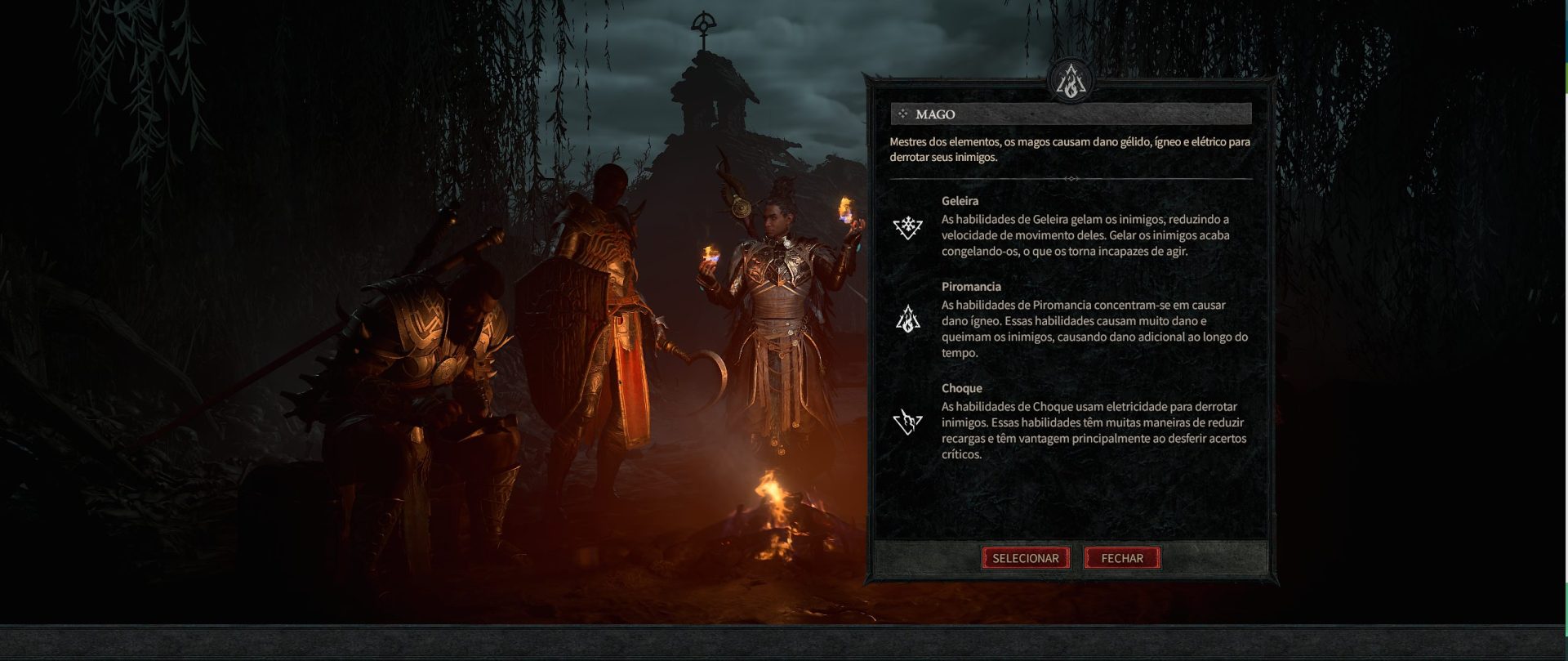Viewport: 1568px width, 661px height.
Task: Click the Choque section heading text
Action: pos(964,388)
